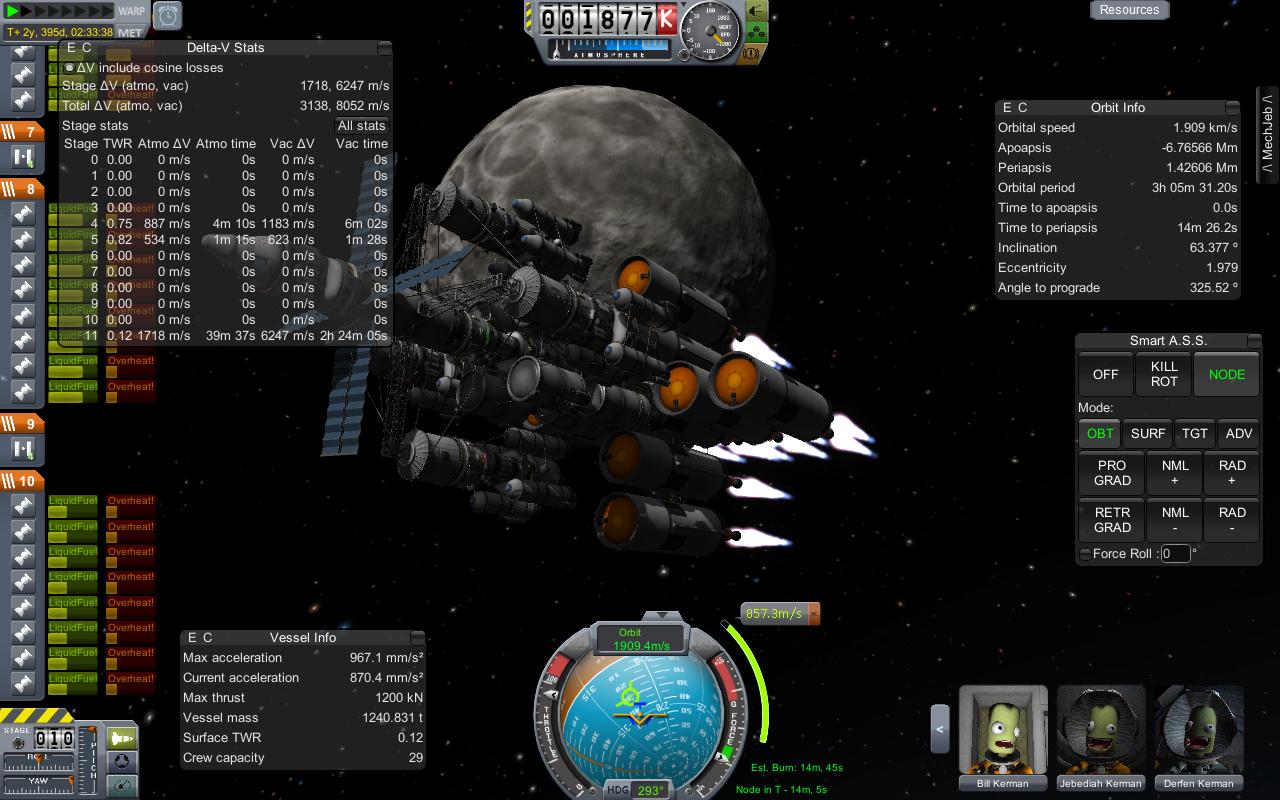Select NODE attitude mode
This screenshot has height=800, width=1280.
click(1226, 374)
